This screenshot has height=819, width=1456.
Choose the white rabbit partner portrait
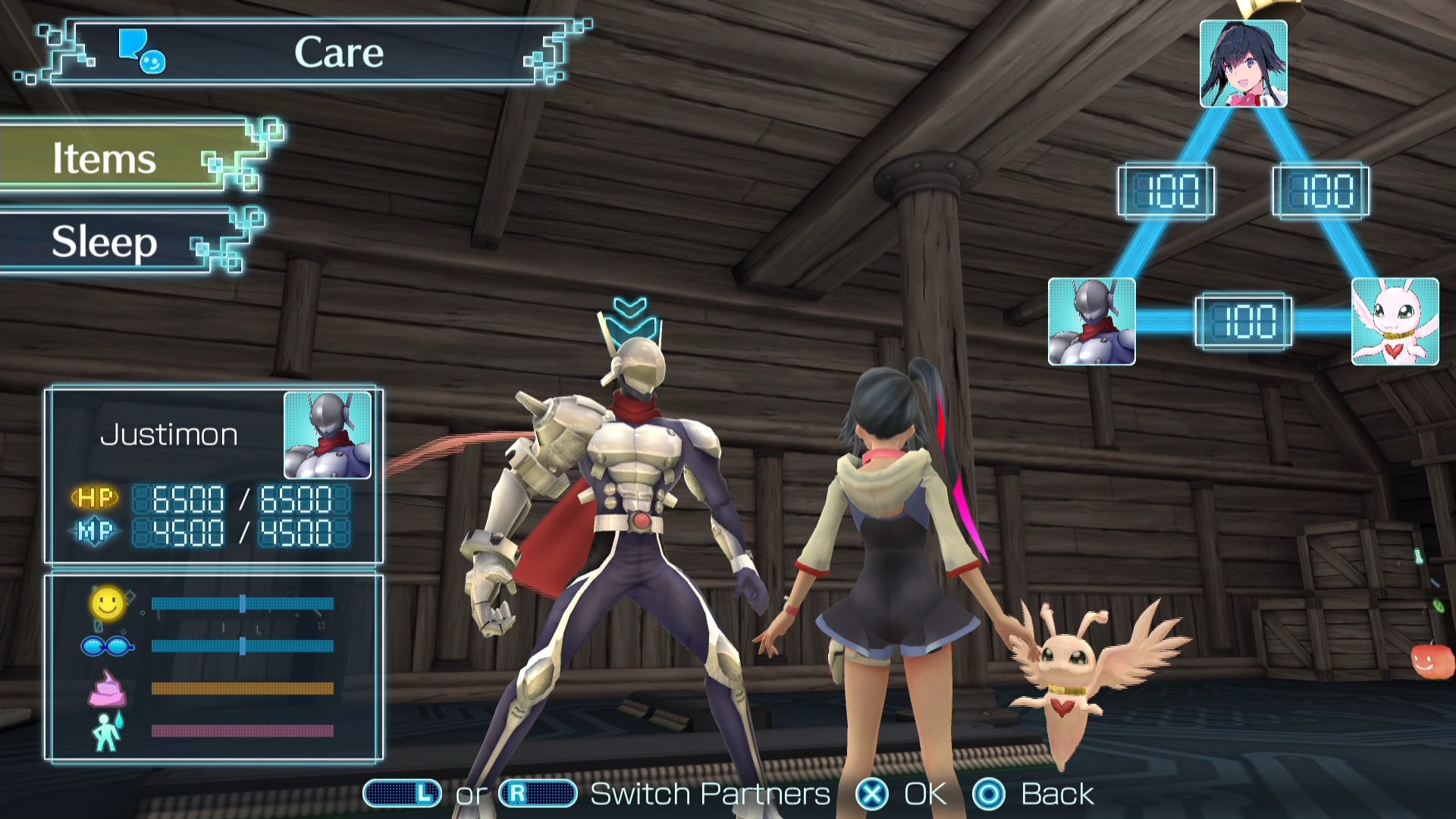pos(1395,322)
